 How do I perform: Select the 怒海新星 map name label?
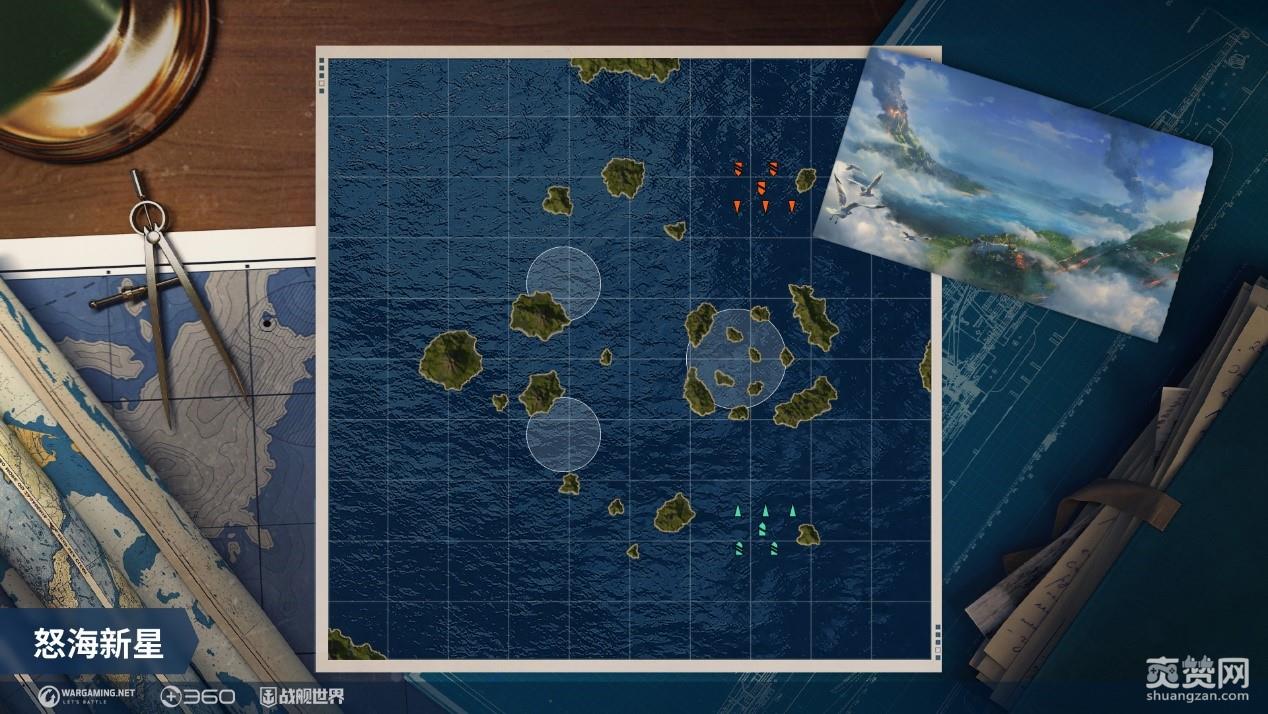(x=98, y=643)
